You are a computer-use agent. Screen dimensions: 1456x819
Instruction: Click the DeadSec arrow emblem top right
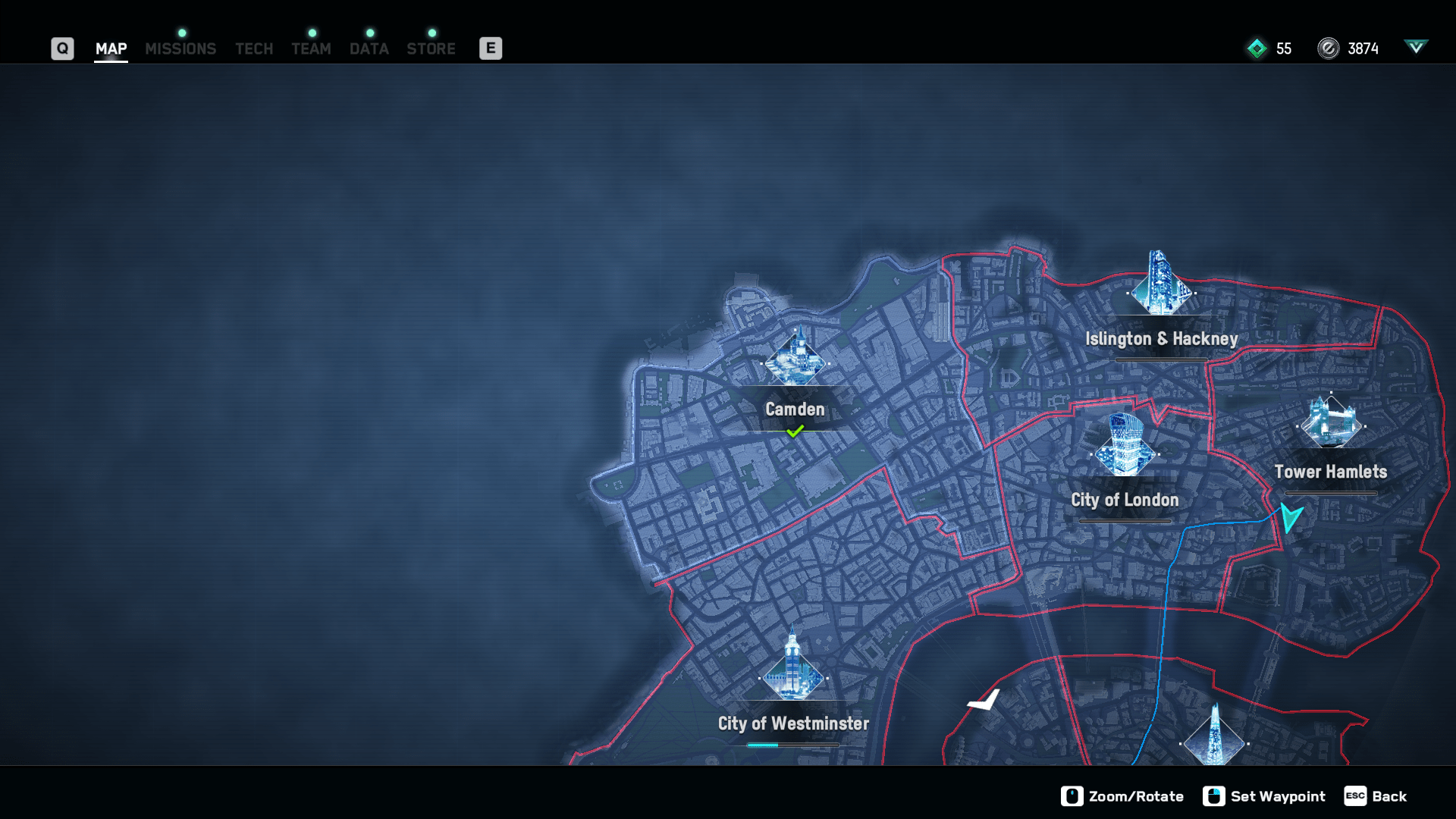coord(1417,48)
